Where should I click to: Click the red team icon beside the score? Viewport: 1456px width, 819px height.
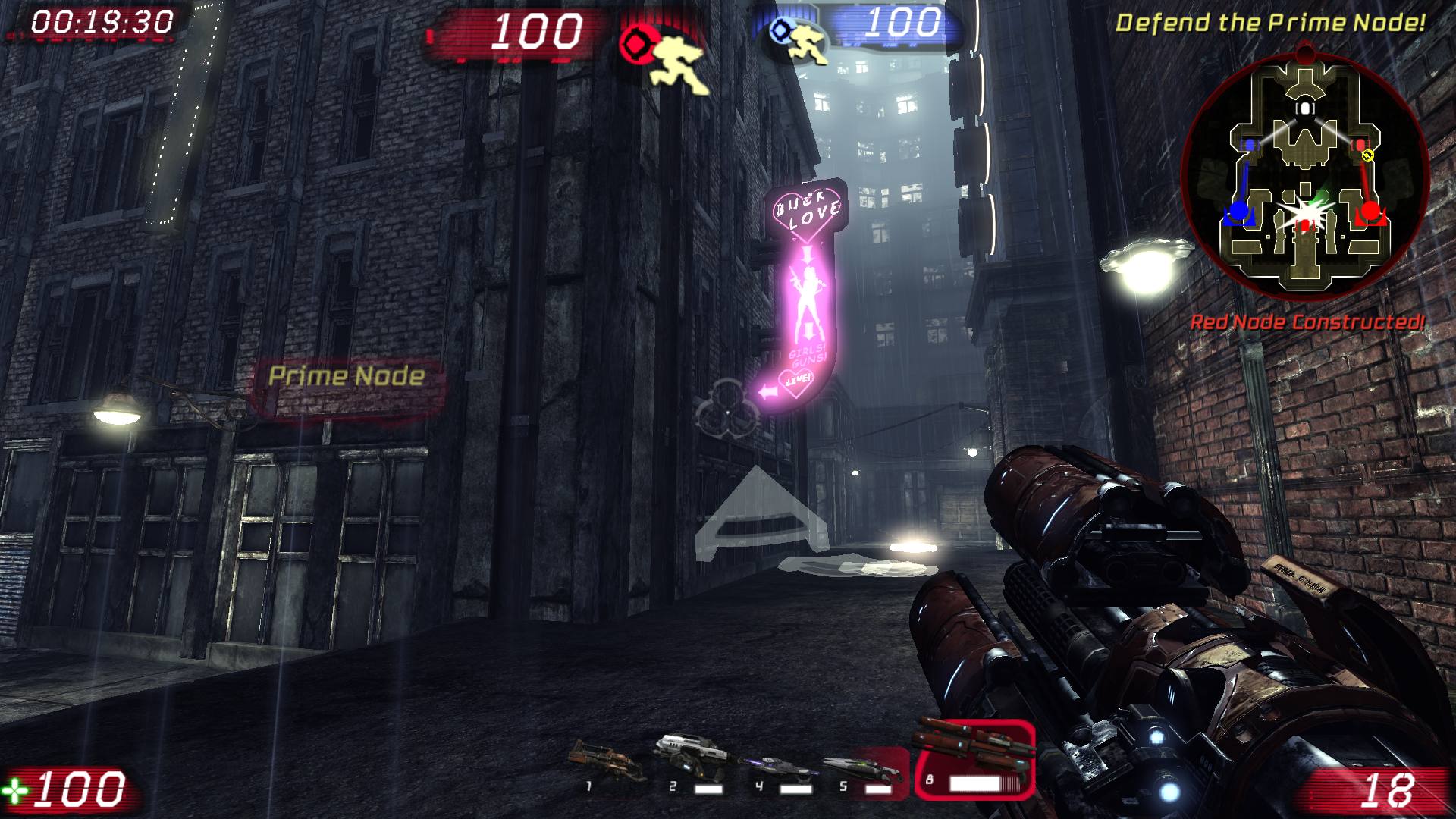(635, 44)
